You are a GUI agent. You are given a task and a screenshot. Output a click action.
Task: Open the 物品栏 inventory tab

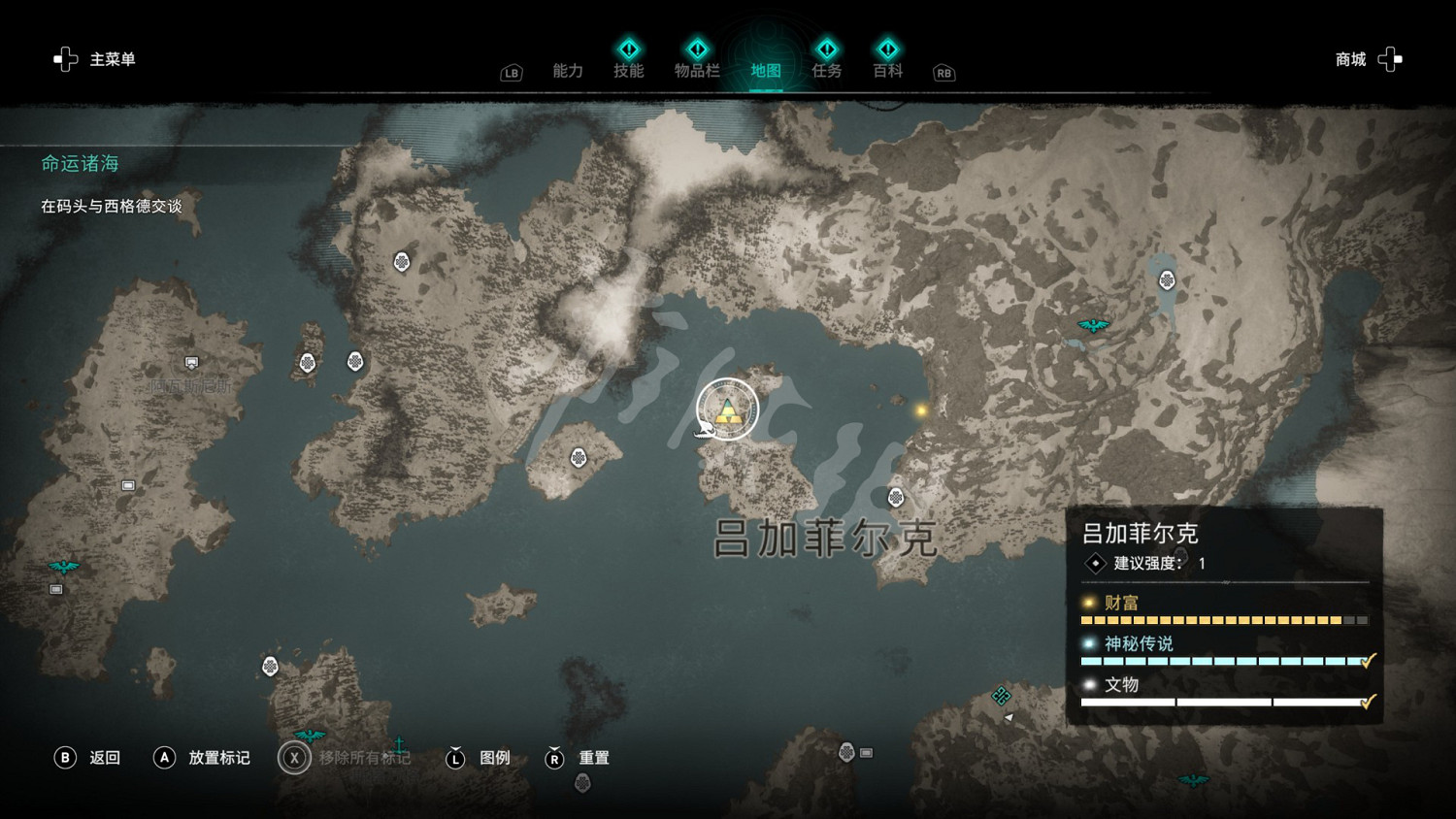tap(697, 70)
